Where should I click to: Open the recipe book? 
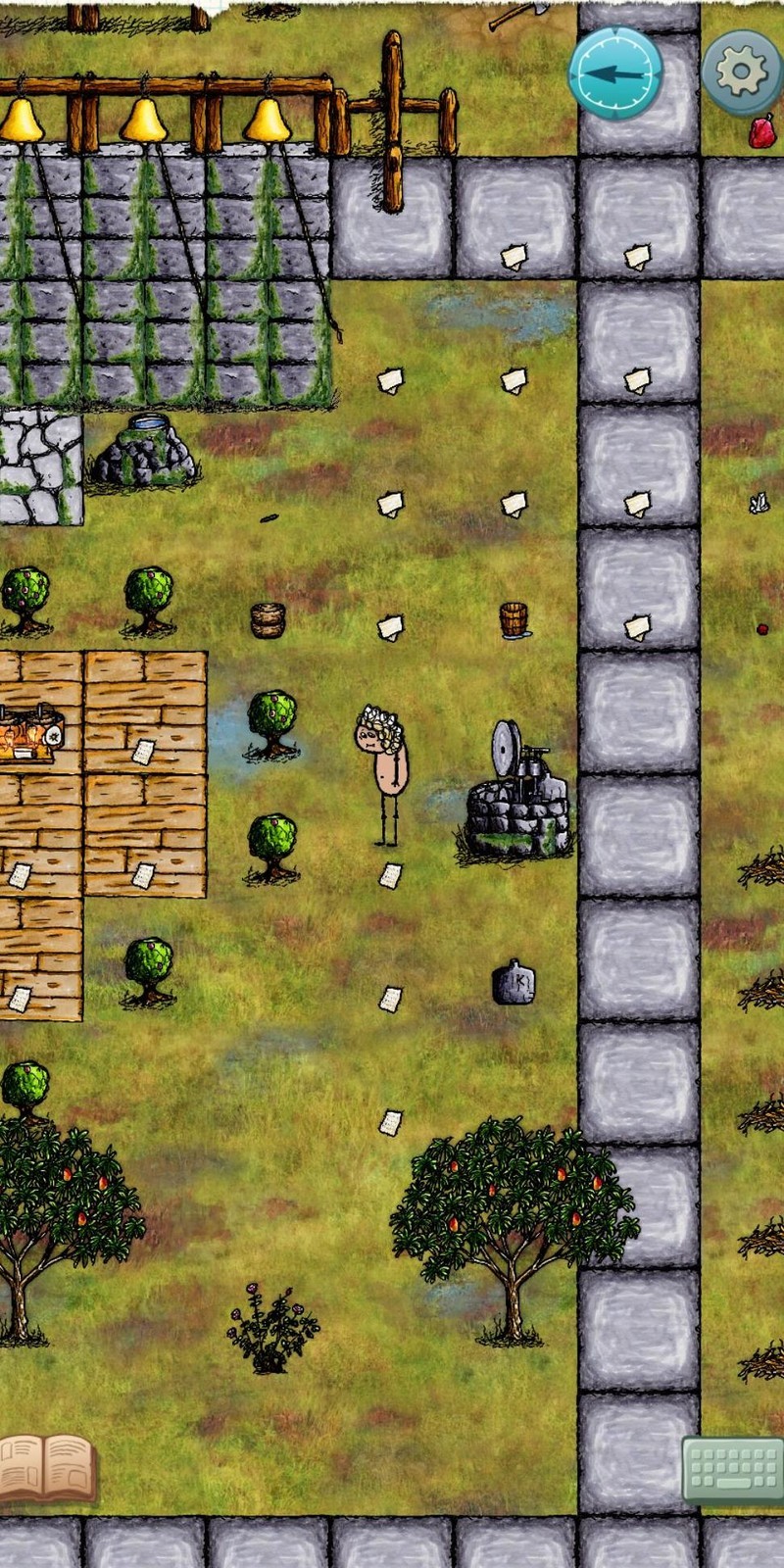46,1466
